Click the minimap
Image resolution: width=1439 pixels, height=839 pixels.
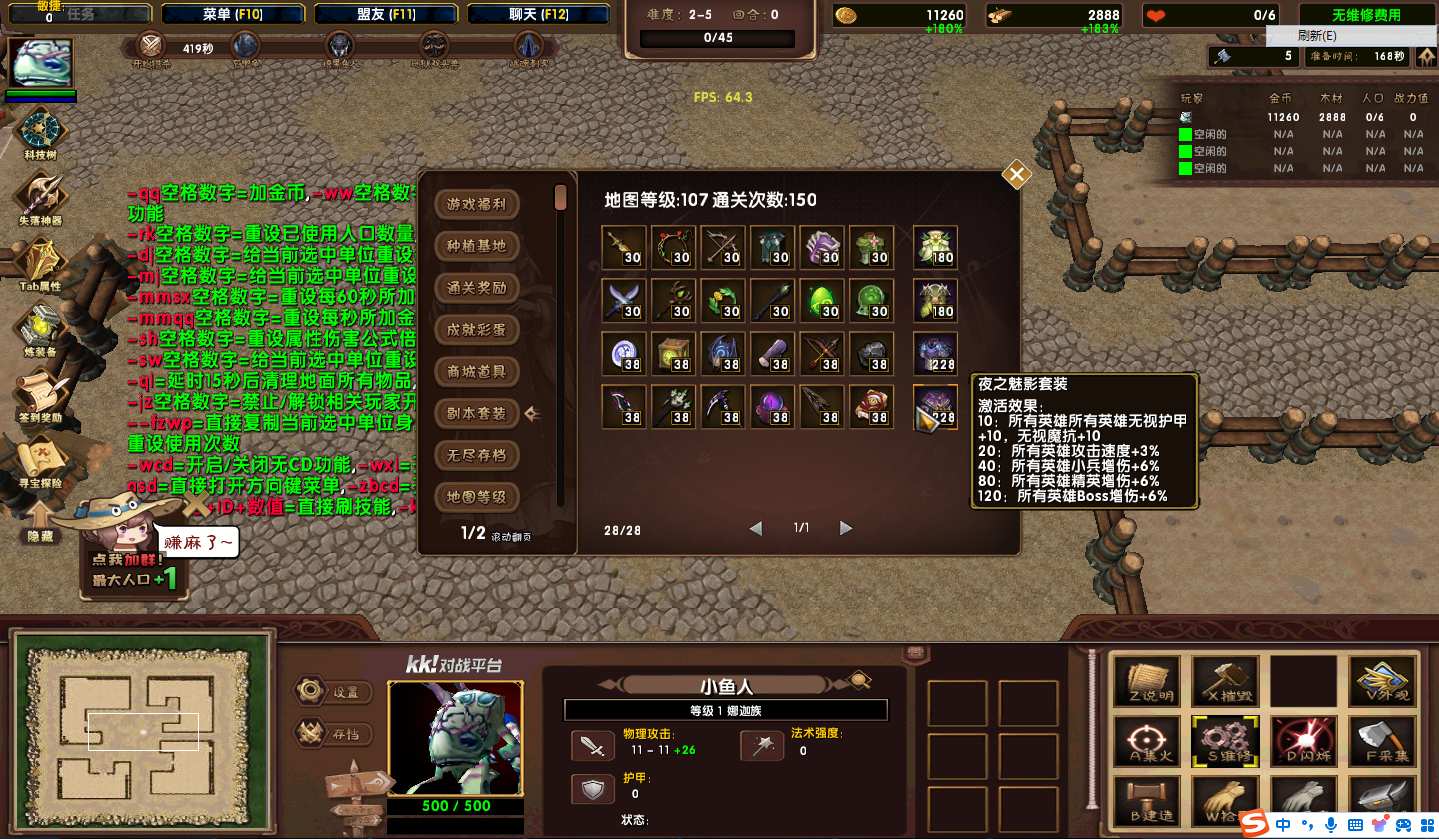click(x=143, y=731)
